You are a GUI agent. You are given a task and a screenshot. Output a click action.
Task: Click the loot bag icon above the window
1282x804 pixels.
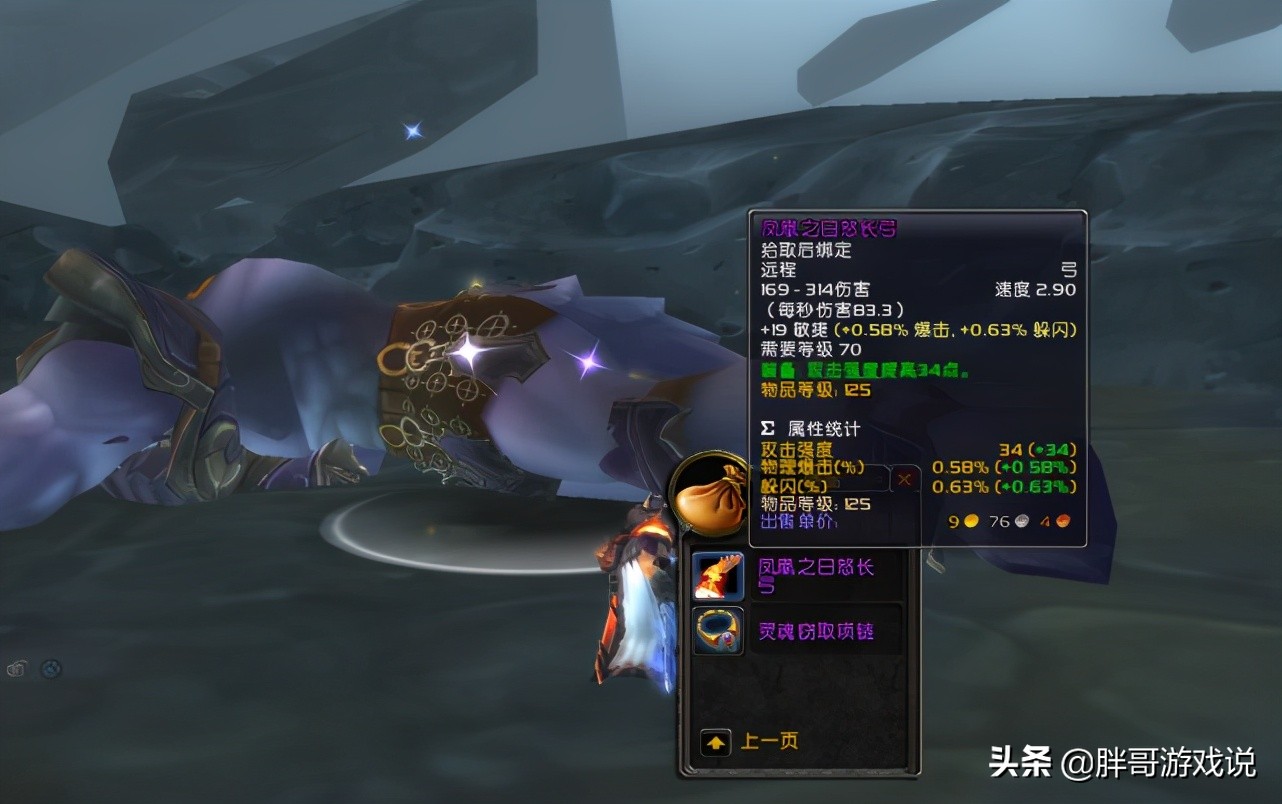click(712, 497)
